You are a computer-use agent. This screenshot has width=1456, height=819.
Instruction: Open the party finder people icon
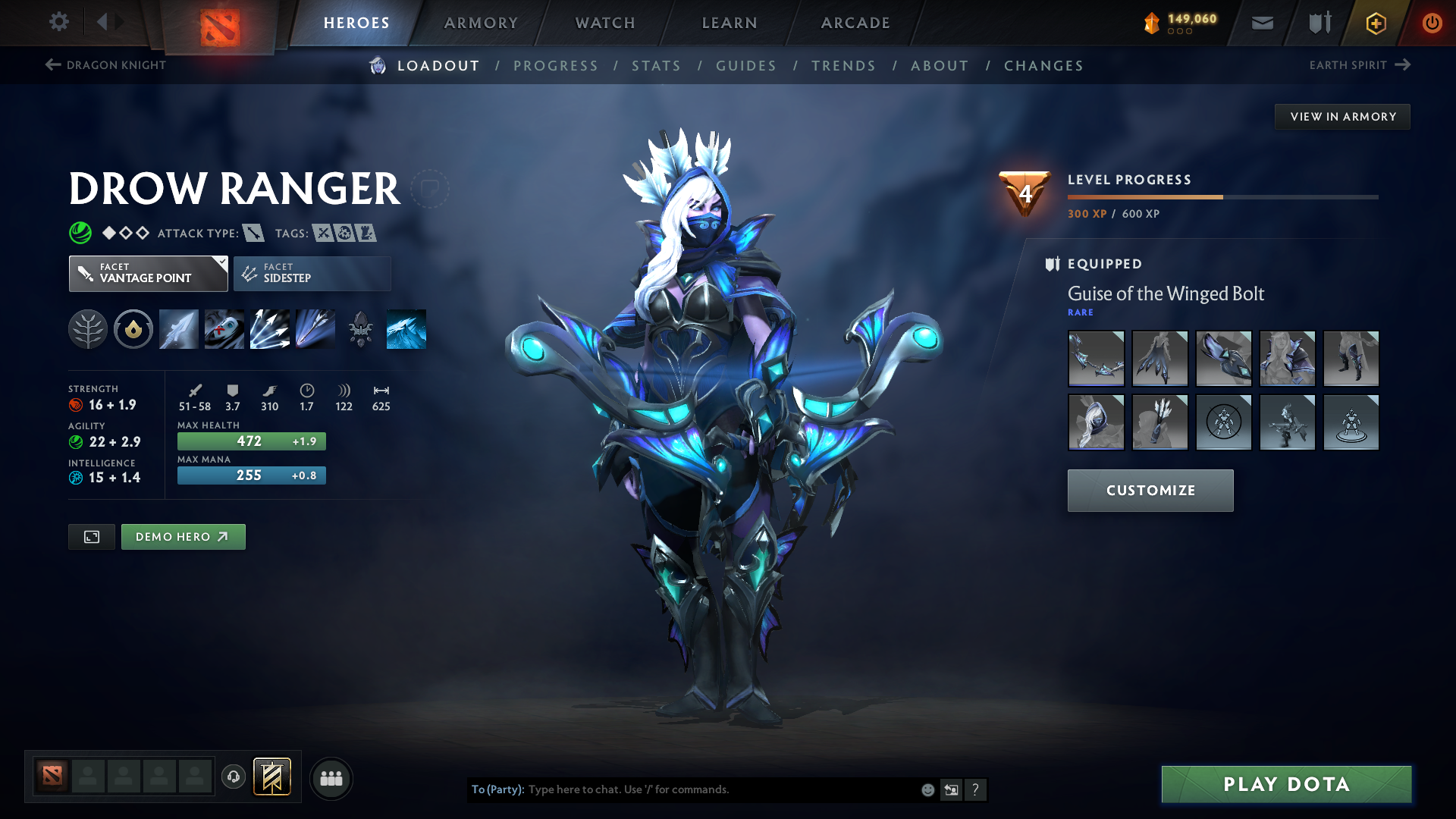tap(331, 778)
